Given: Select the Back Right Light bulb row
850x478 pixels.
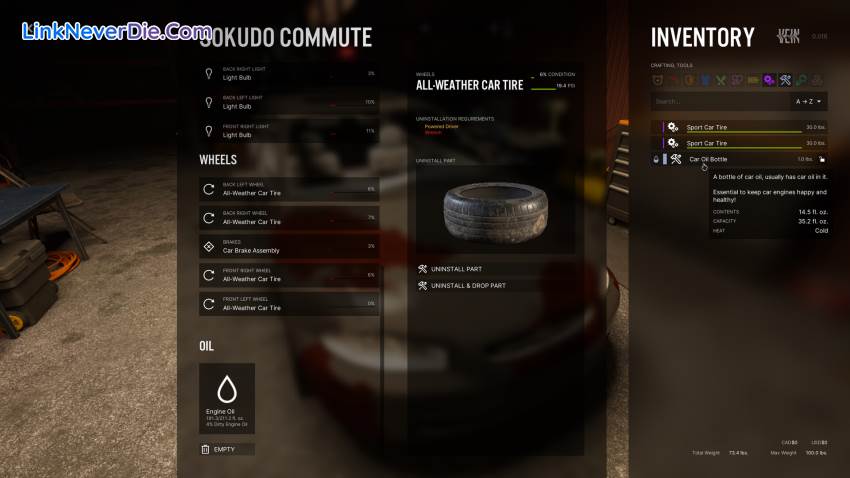Looking at the screenshot, I should coord(289,74).
